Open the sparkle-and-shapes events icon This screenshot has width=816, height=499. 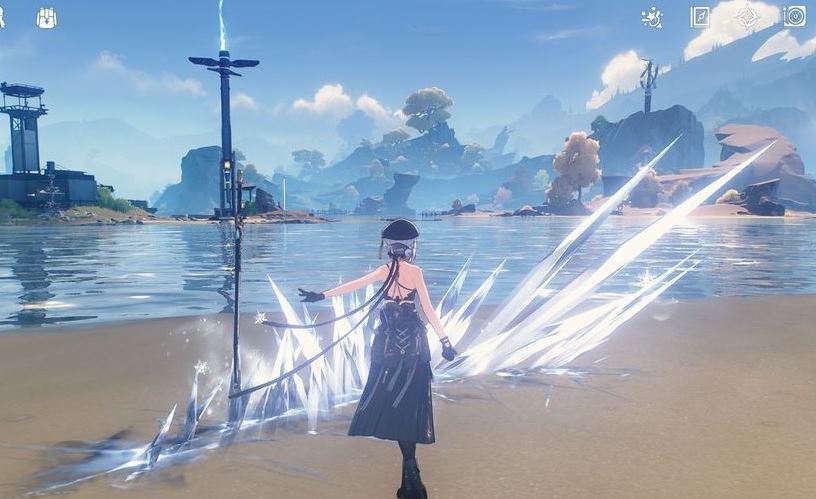click(x=652, y=17)
